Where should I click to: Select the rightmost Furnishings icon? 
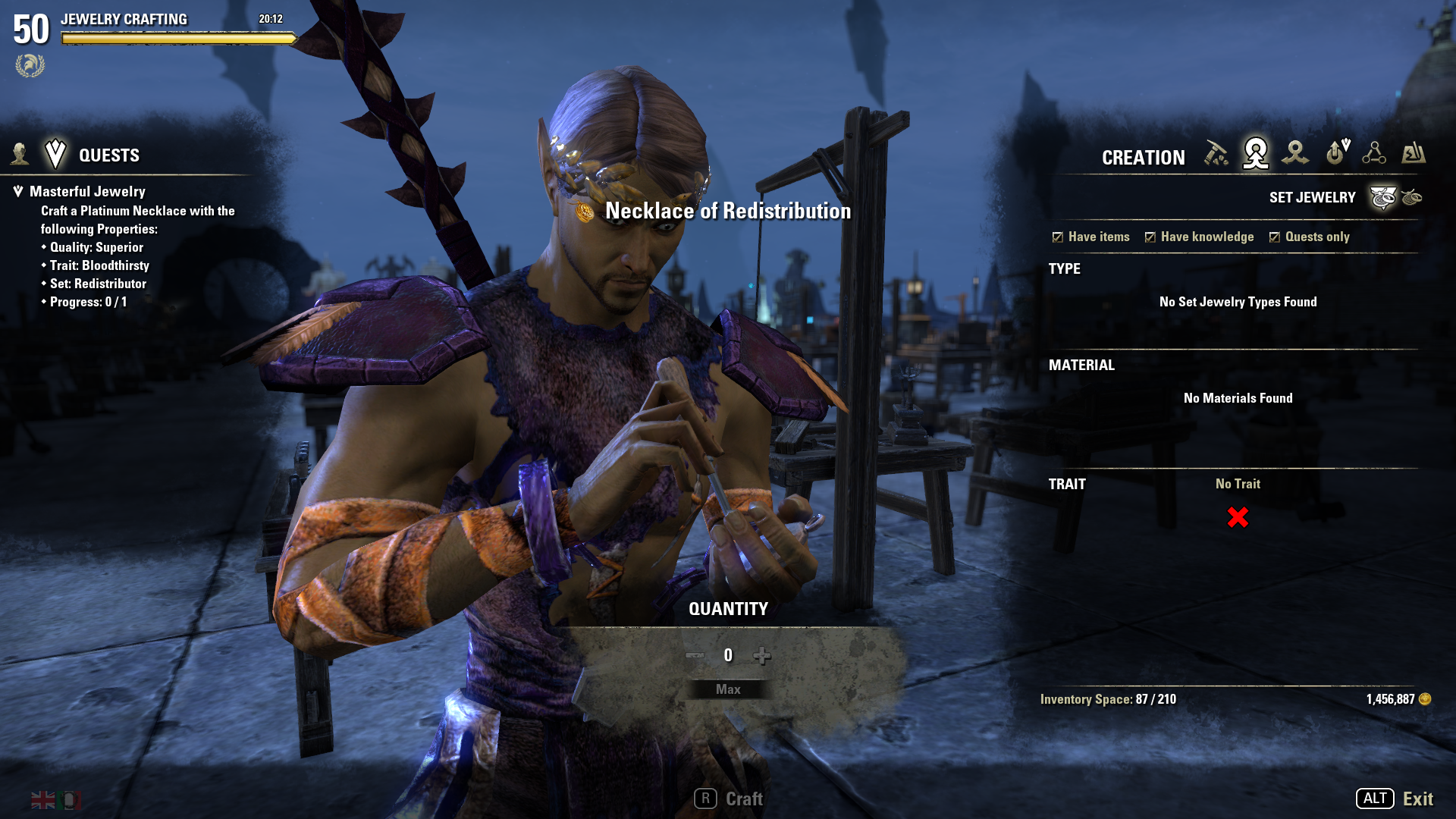[1415, 154]
